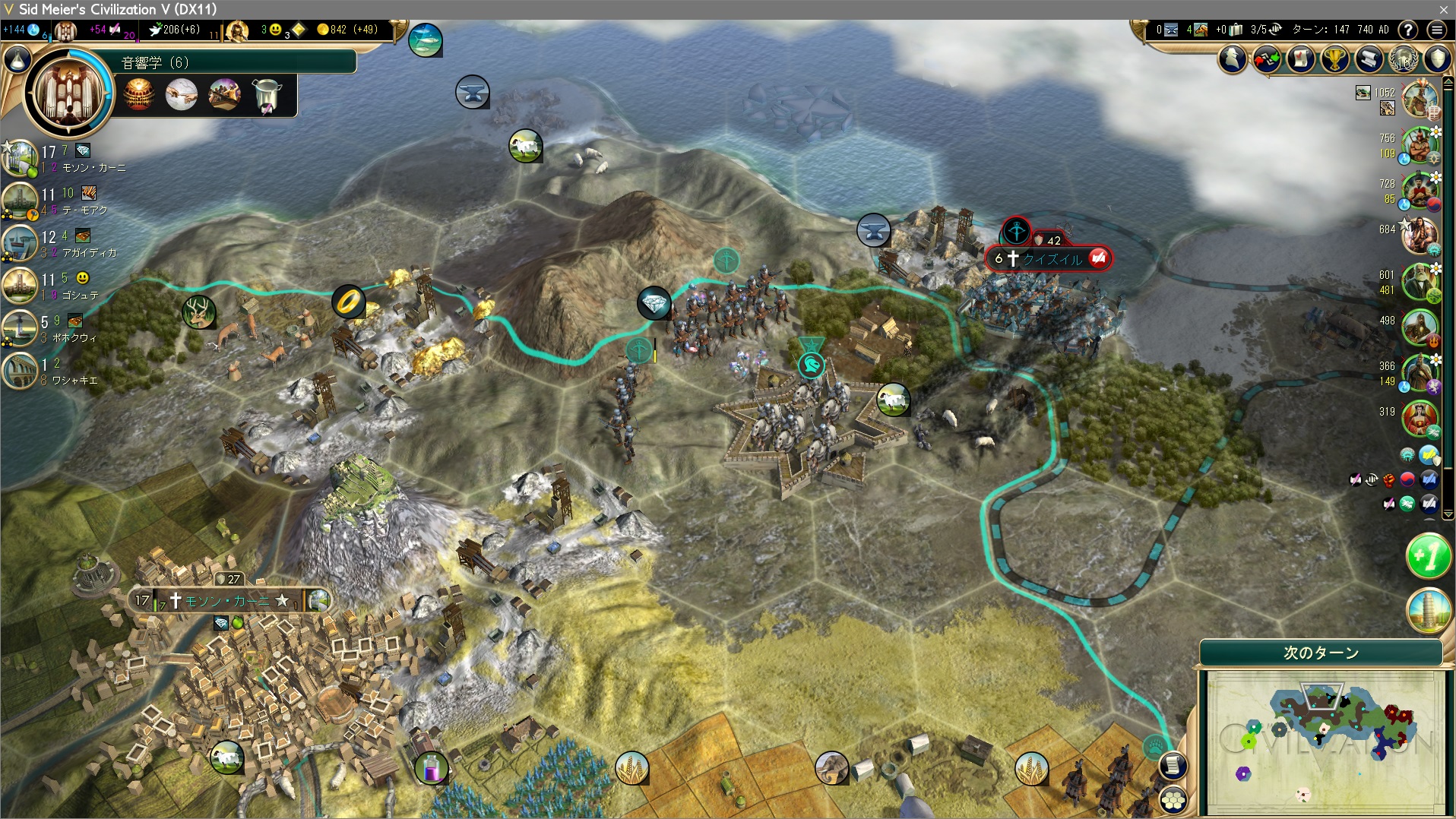Open the espionage spy overview
This screenshot has width=1456, height=819.
click(x=1233, y=59)
